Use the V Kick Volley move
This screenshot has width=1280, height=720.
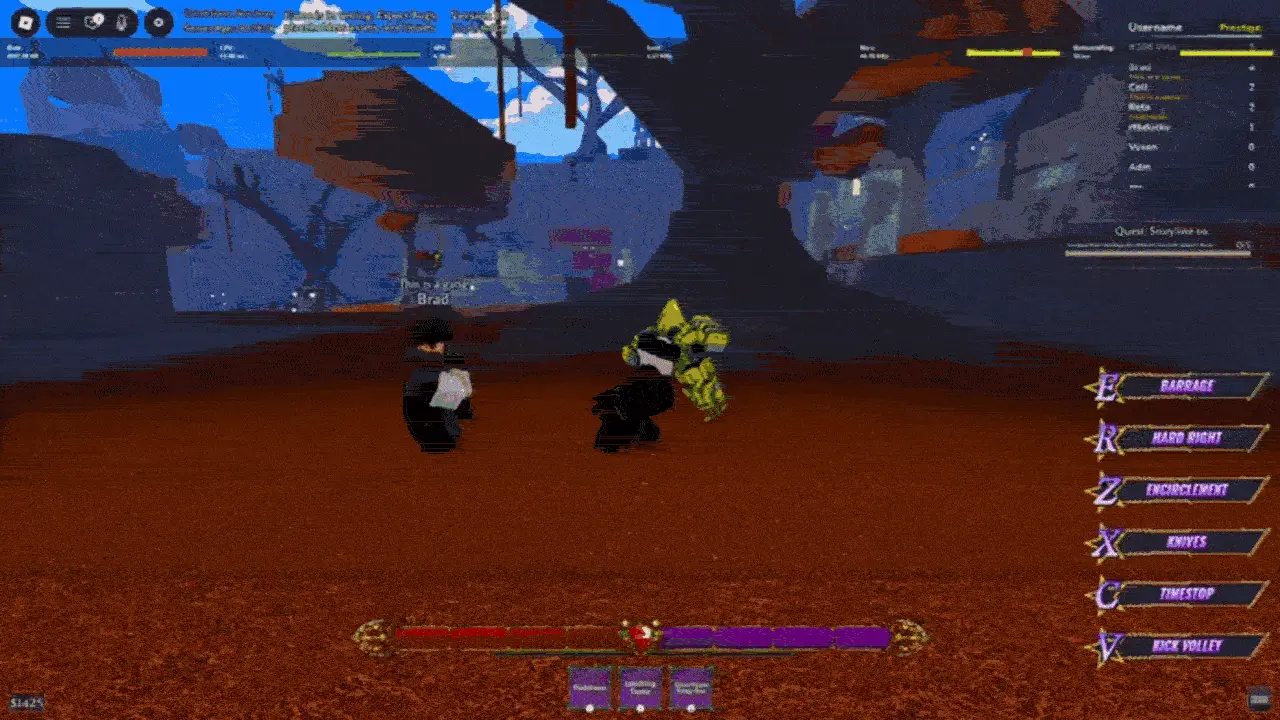pos(1190,646)
